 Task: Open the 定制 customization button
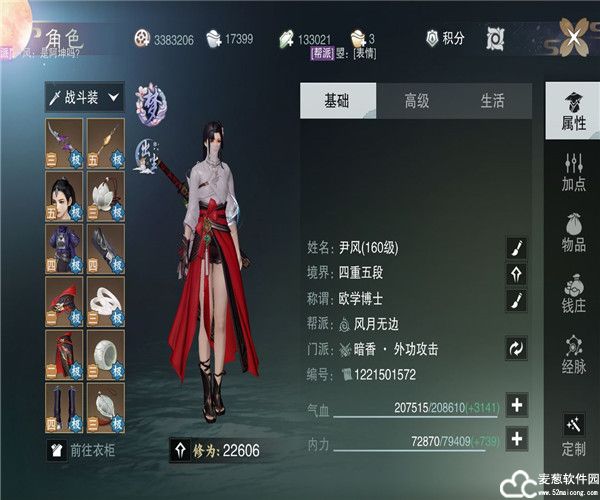pos(573,436)
